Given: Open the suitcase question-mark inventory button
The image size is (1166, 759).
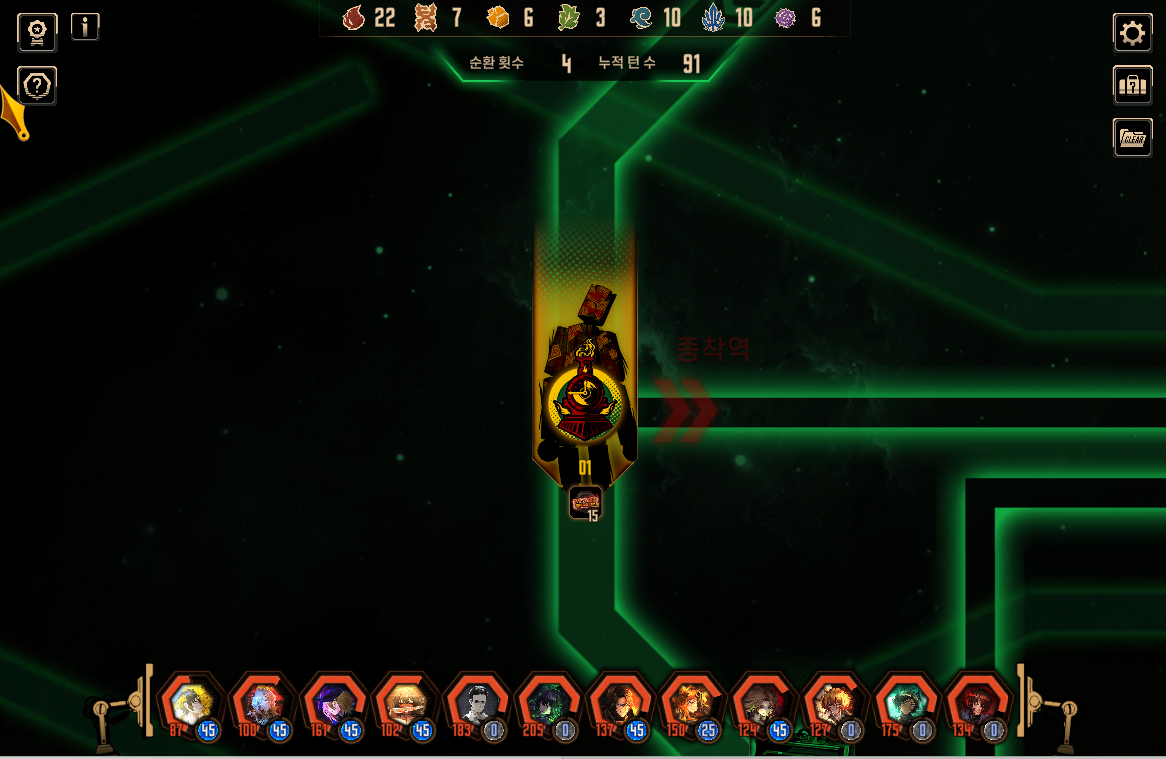Looking at the screenshot, I should (x=1132, y=85).
